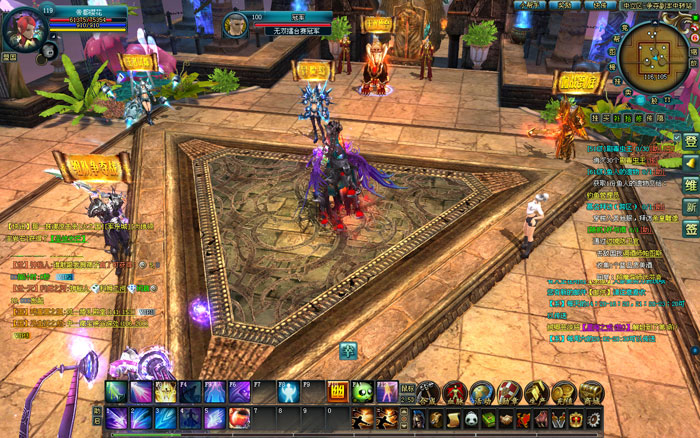Click the 维 side button
This screenshot has height=438, width=700.
690,184
